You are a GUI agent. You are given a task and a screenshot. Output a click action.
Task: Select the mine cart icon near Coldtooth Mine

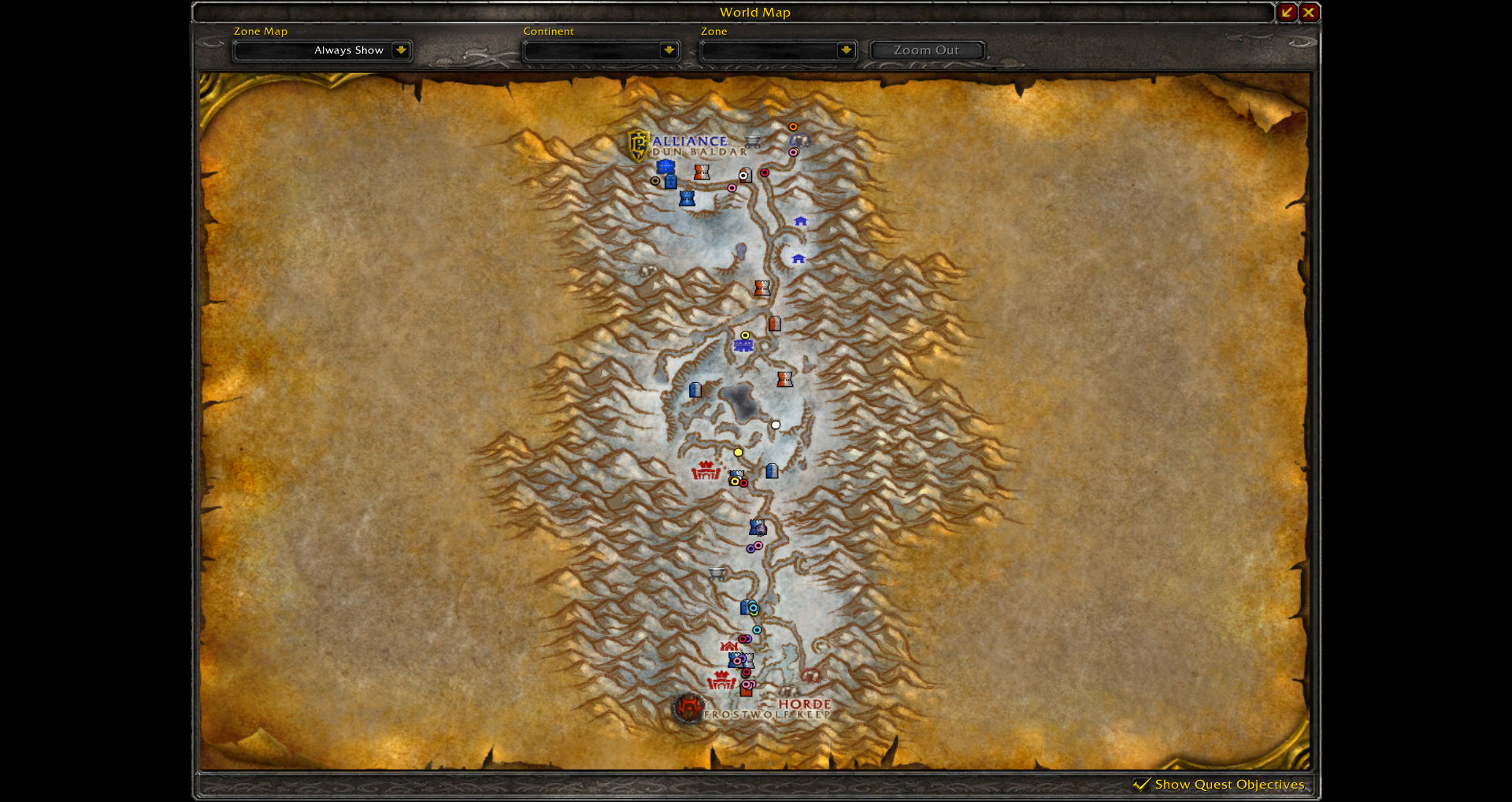click(716, 574)
